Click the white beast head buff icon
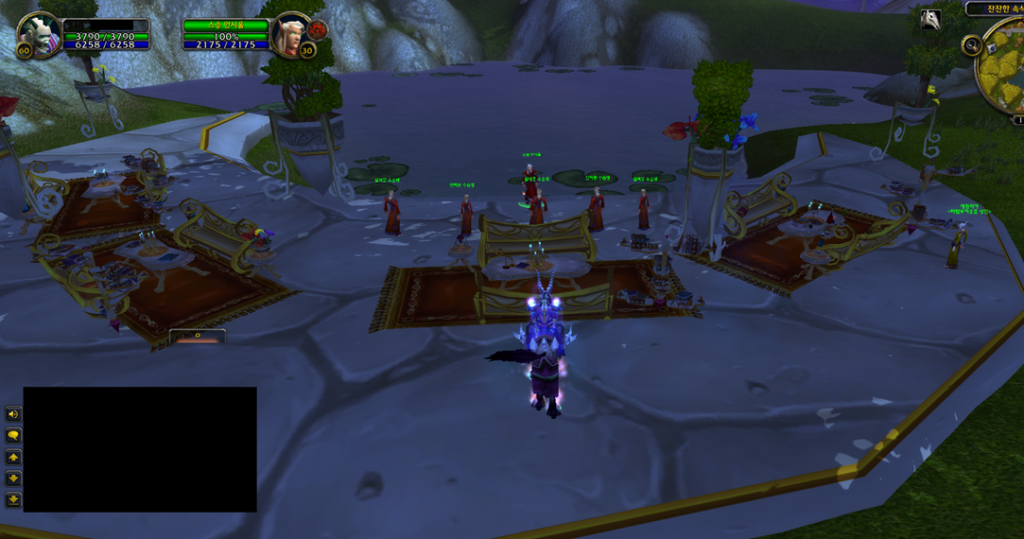 pyautogui.click(x=930, y=19)
